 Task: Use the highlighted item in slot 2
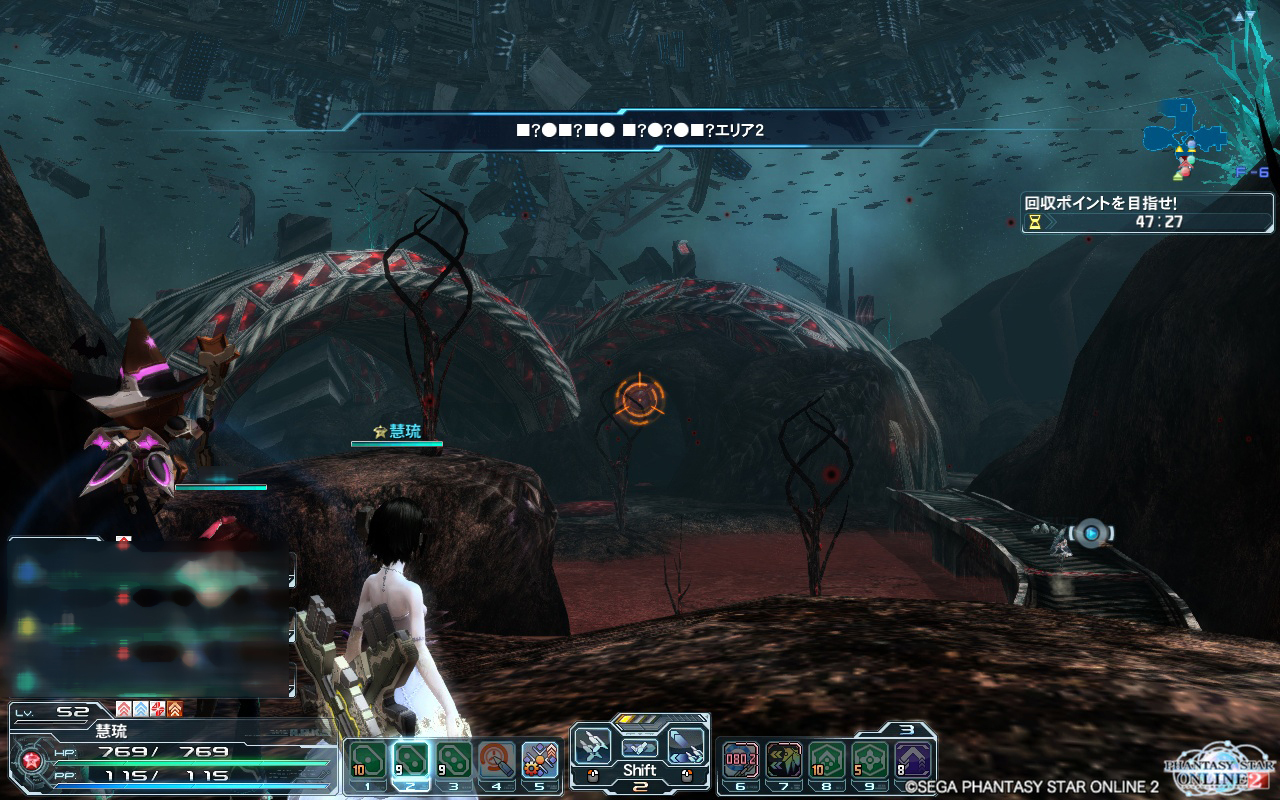pyautogui.click(x=410, y=760)
